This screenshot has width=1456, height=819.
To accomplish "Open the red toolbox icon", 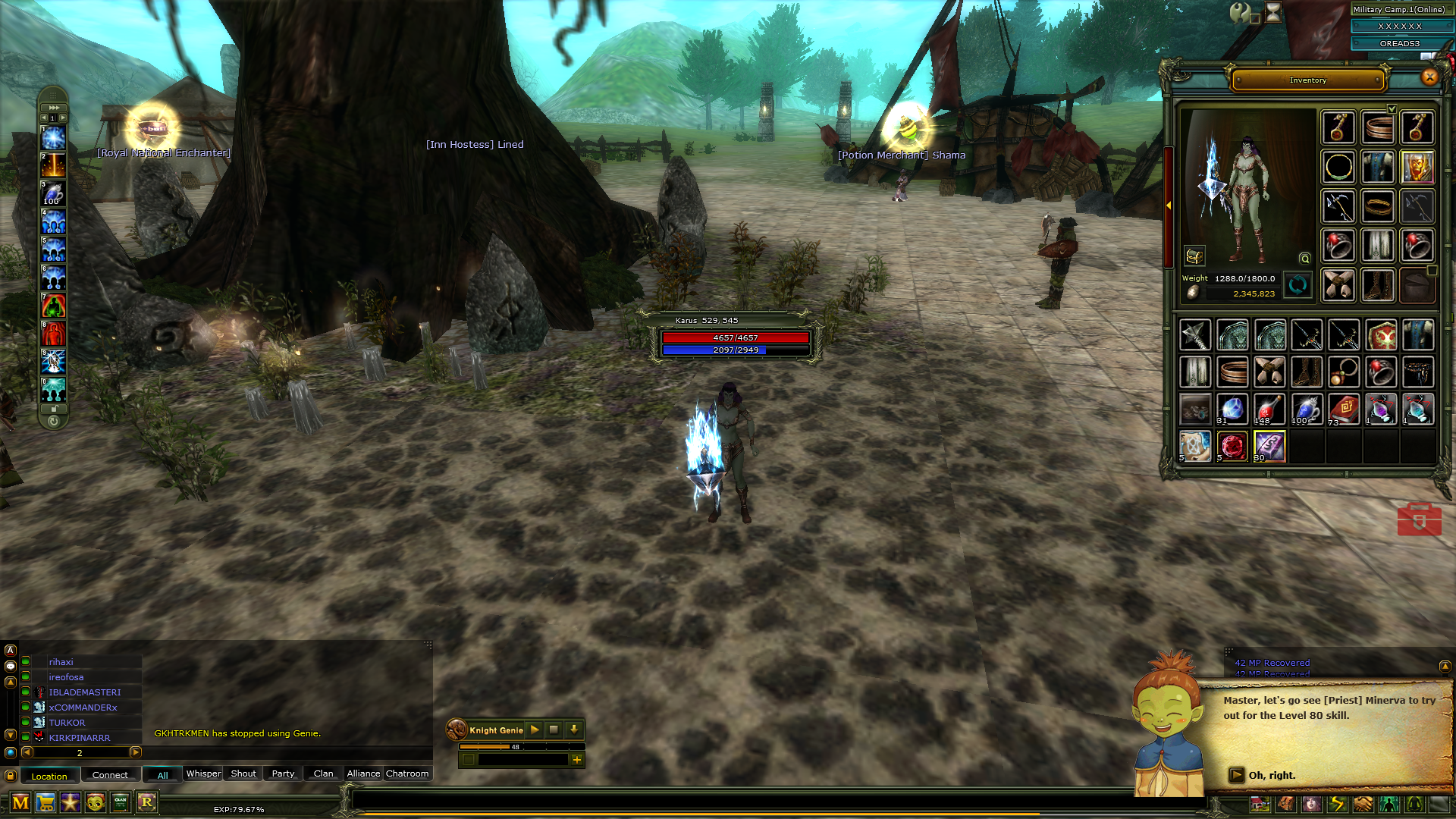I will (1420, 519).
